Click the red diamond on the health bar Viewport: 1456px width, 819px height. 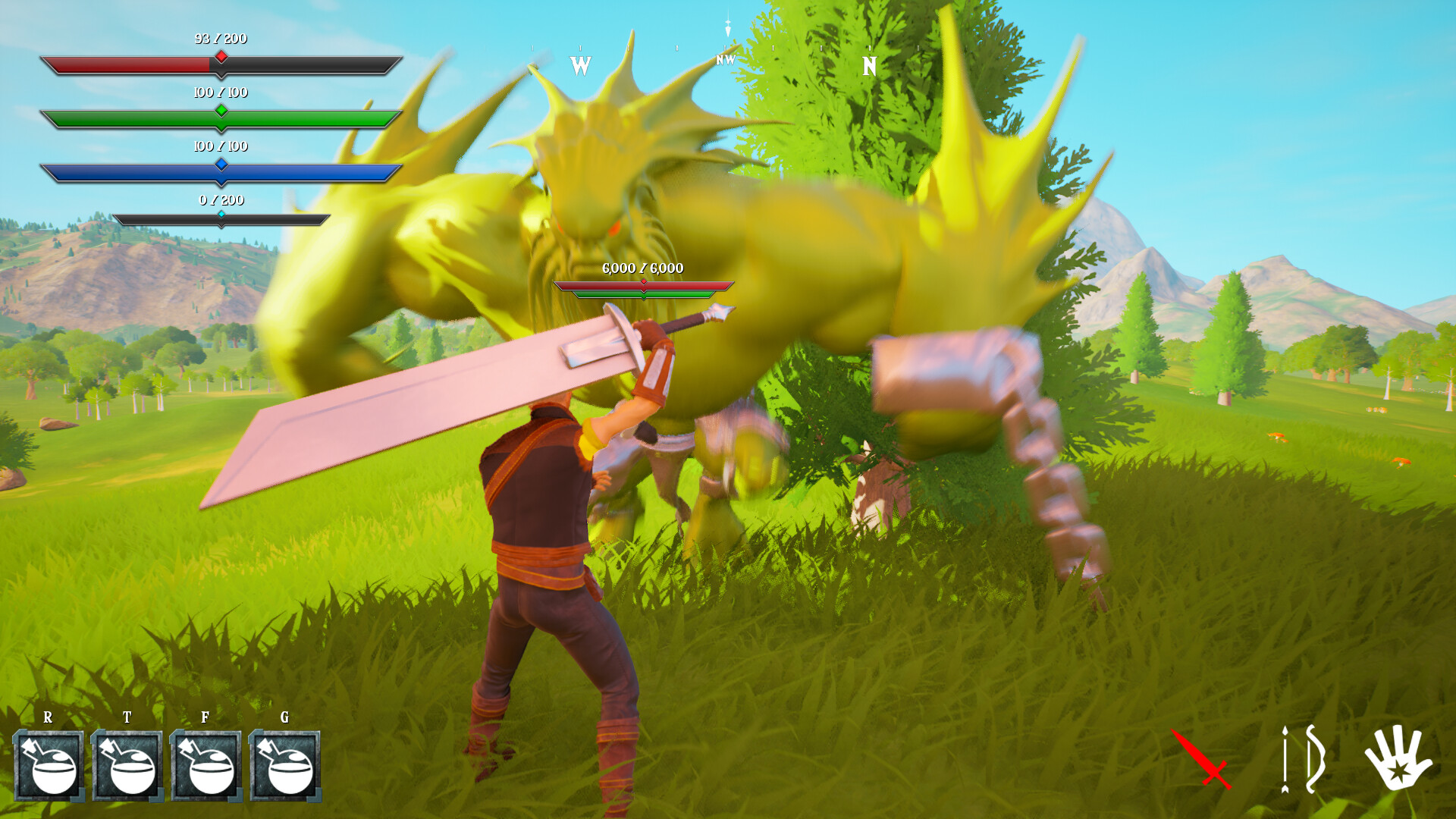(220, 55)
